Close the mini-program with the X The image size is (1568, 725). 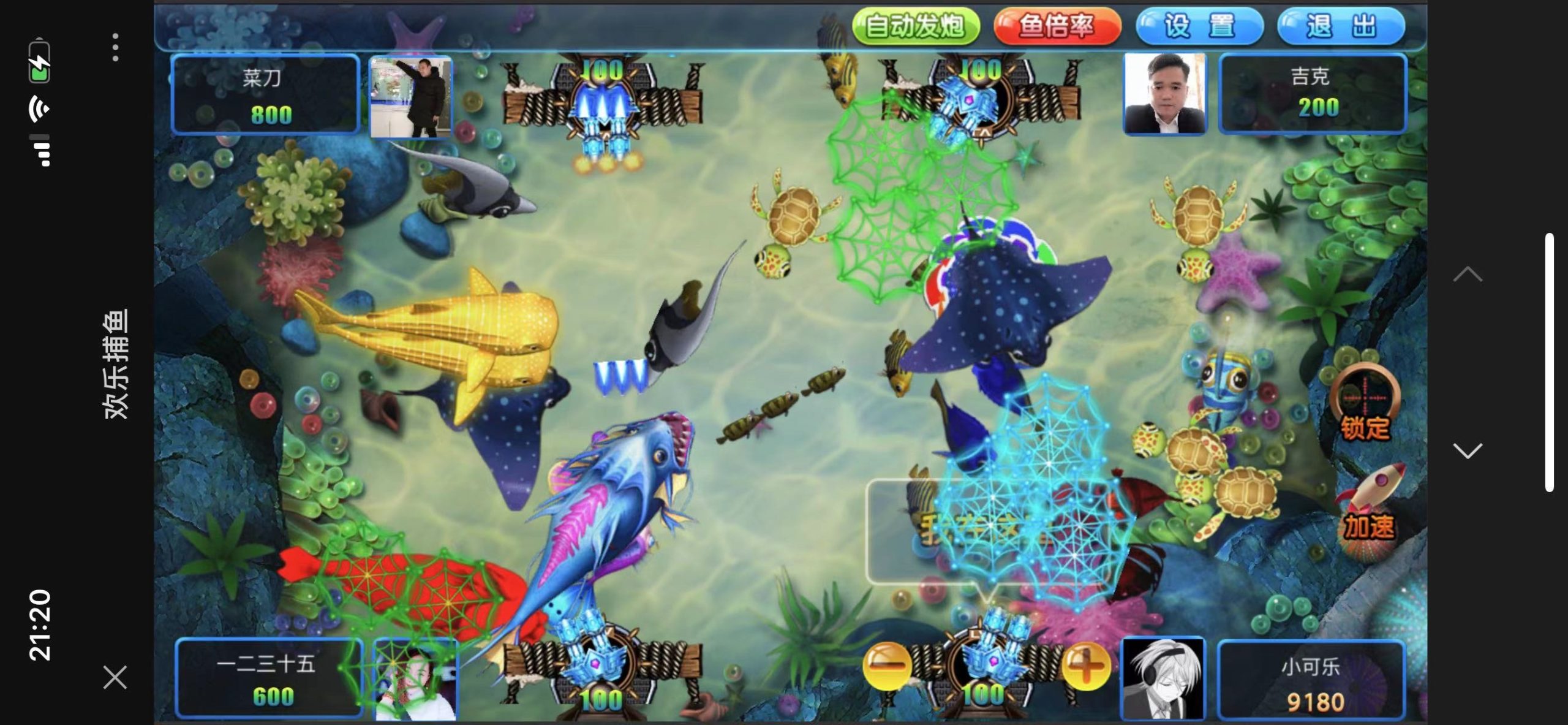115,677
